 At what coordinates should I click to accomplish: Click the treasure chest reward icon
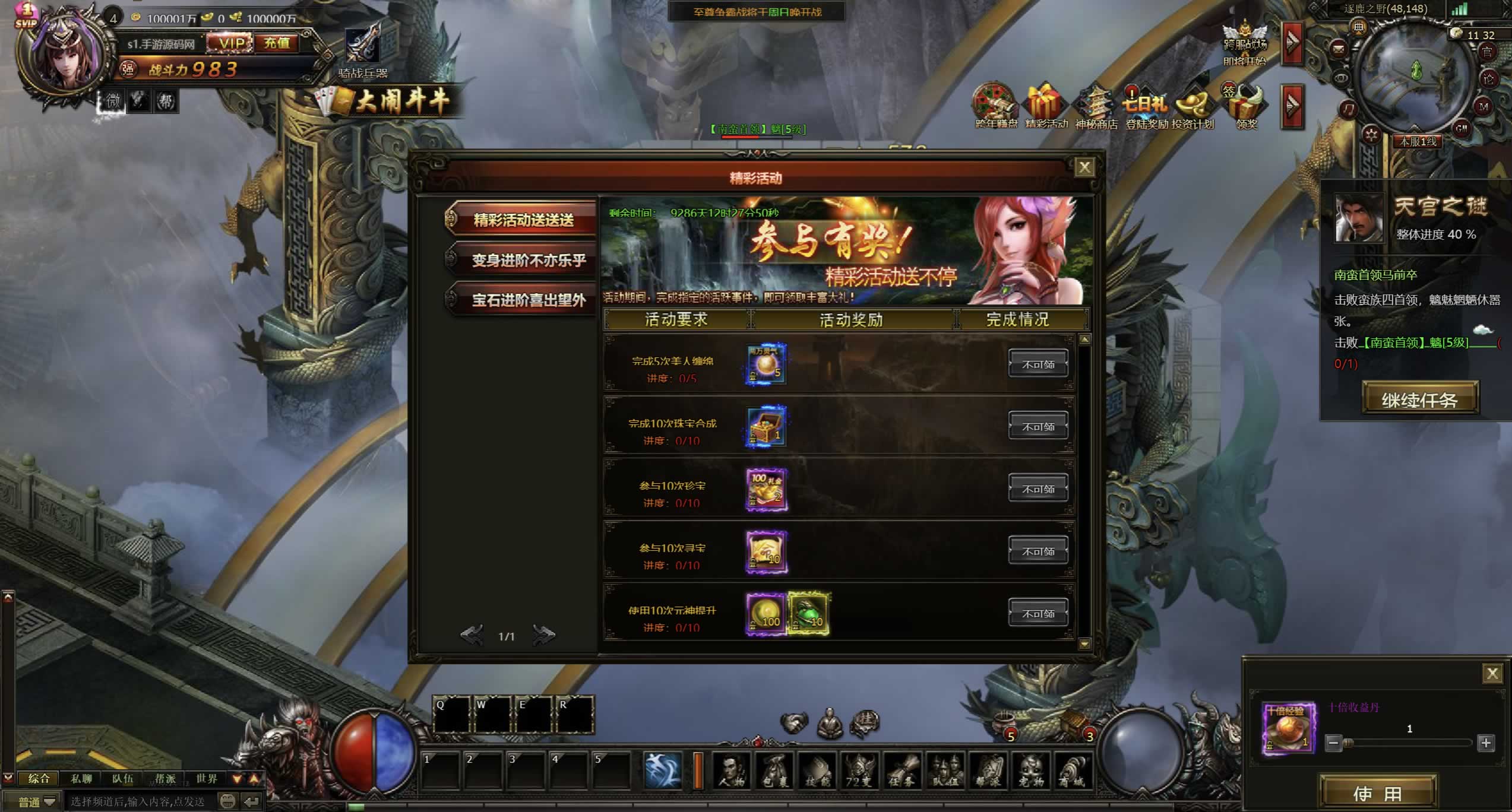pos(766,426)
